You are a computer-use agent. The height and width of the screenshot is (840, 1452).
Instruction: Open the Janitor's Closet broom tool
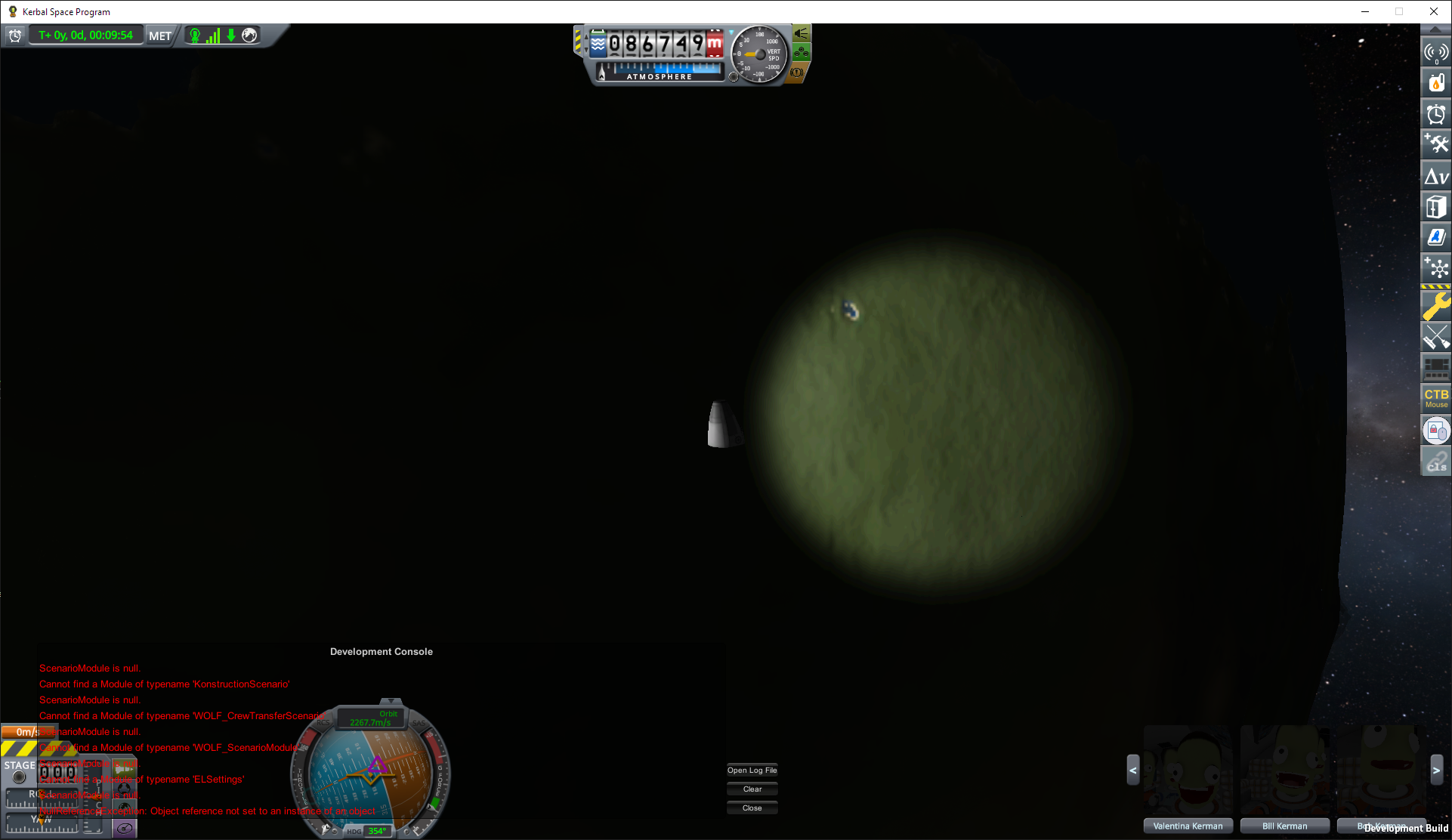1436,337
